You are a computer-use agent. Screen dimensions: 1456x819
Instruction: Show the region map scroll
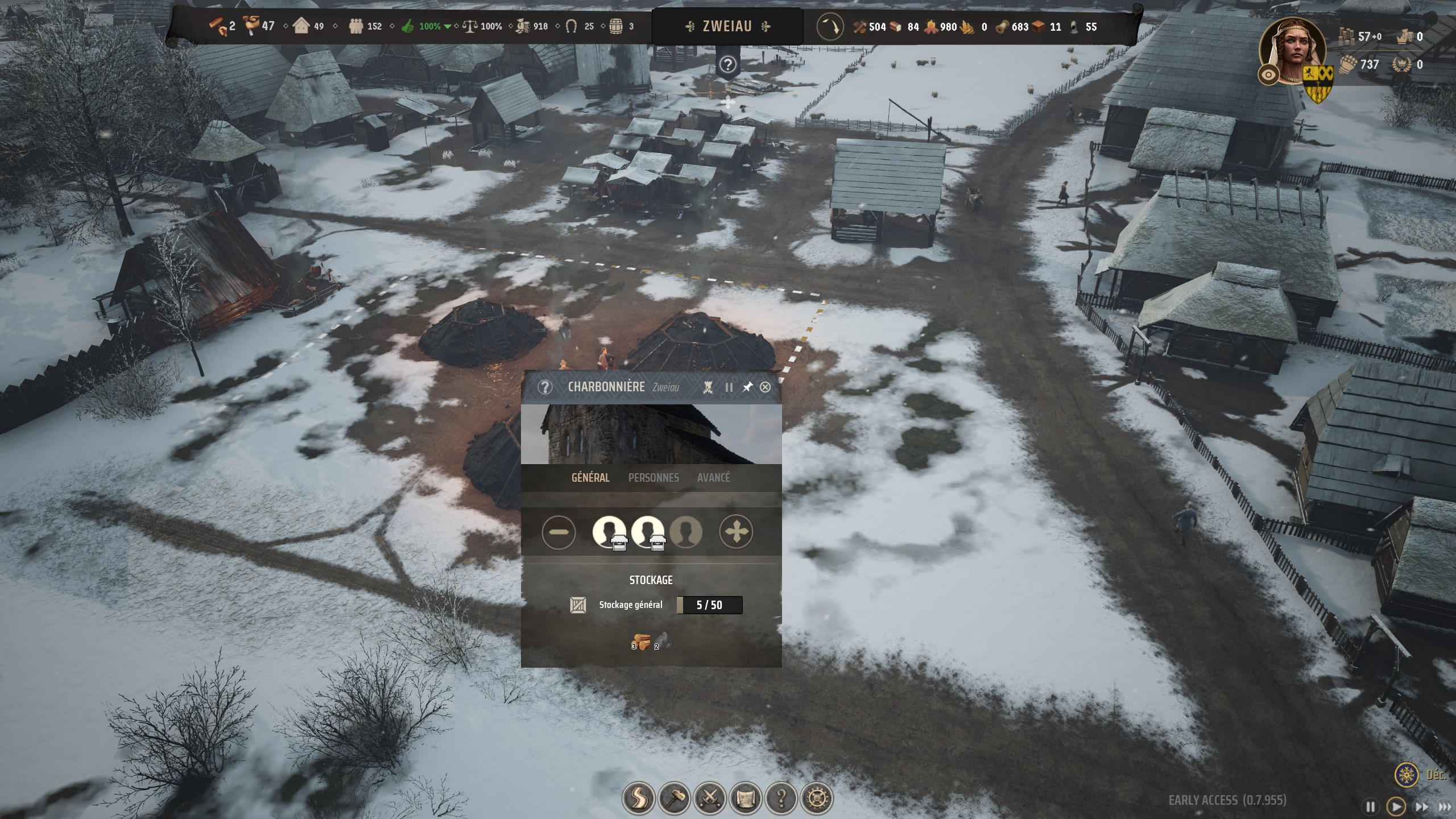(746, 799)
